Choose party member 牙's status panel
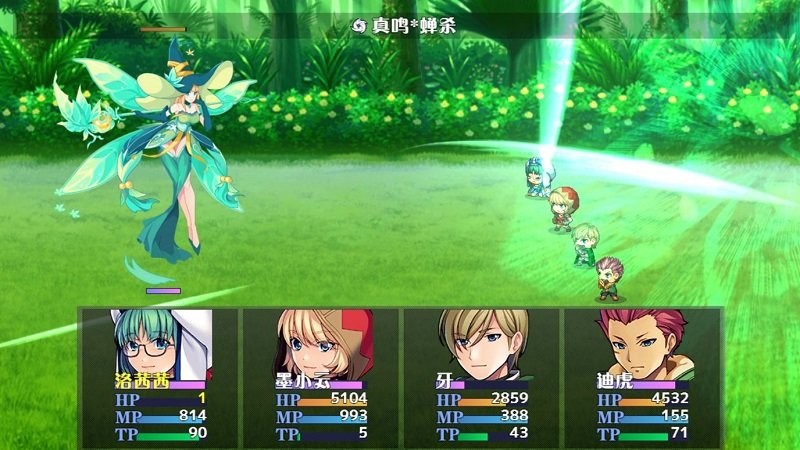Image resolution: width=800 pixels, height=450 pixels. pyautogui.click(x=482, y=375)
